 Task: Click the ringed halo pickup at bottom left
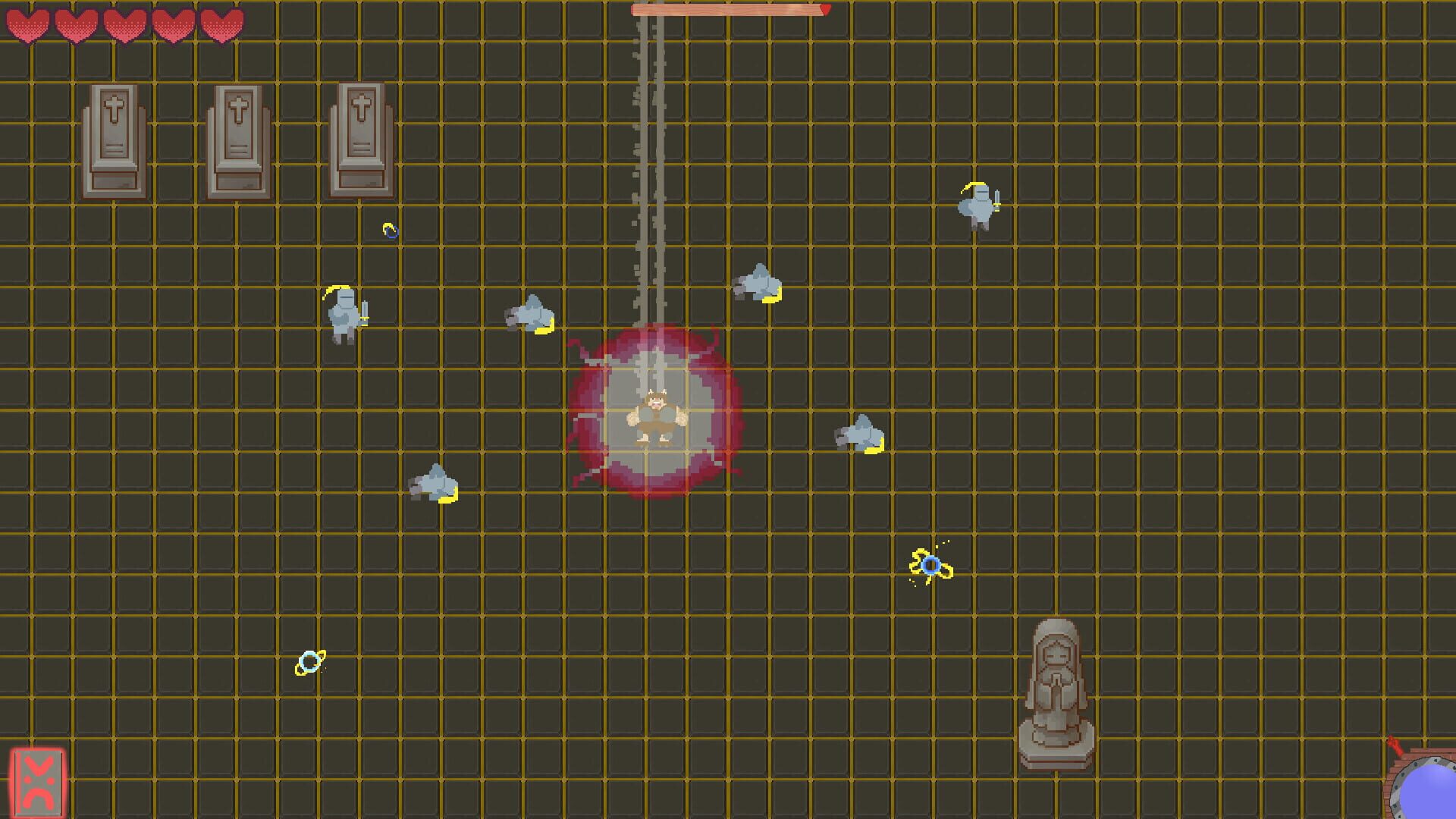(x=309, y=661)
